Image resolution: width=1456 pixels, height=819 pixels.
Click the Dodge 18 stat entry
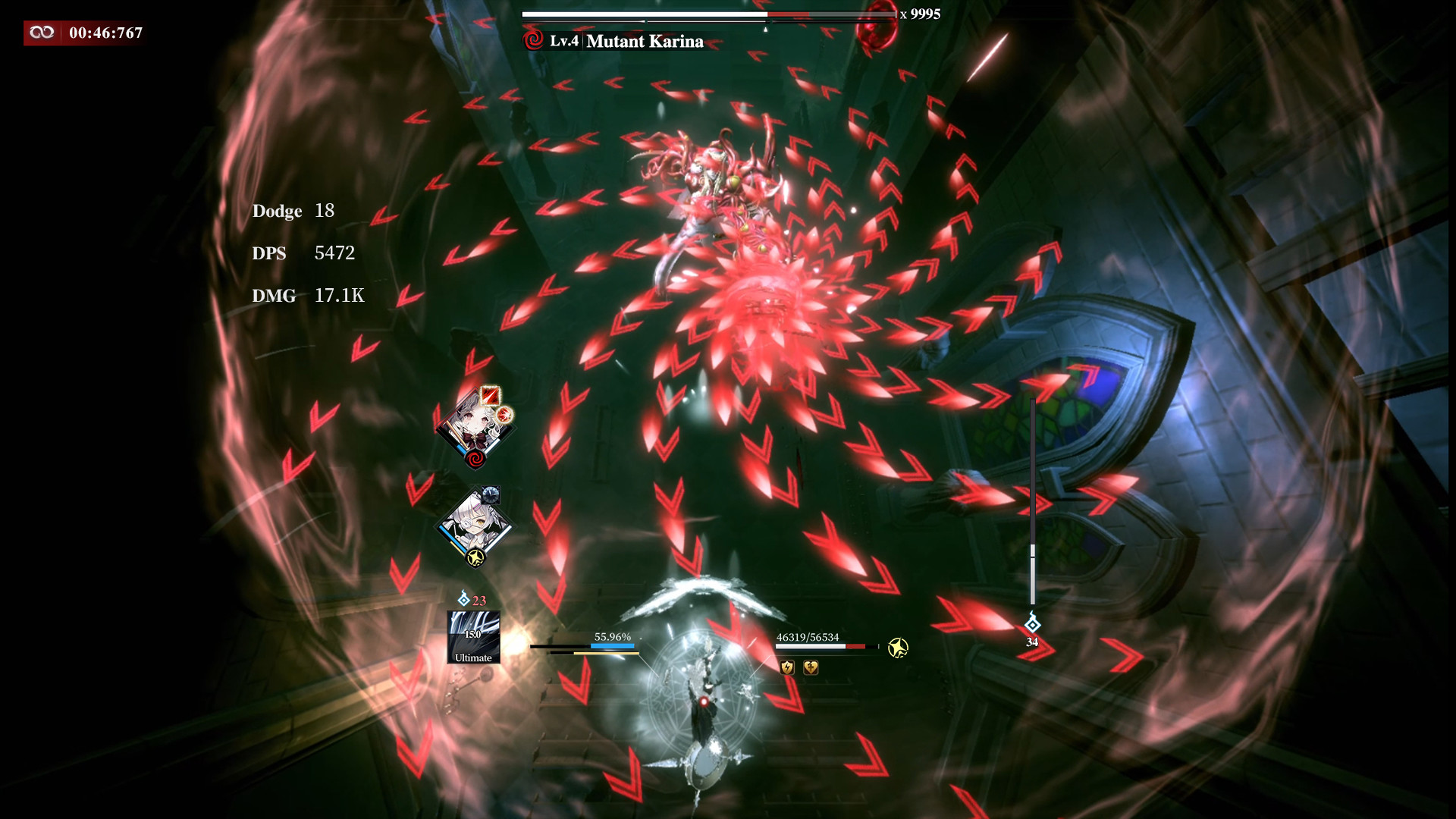coord(294,212)
